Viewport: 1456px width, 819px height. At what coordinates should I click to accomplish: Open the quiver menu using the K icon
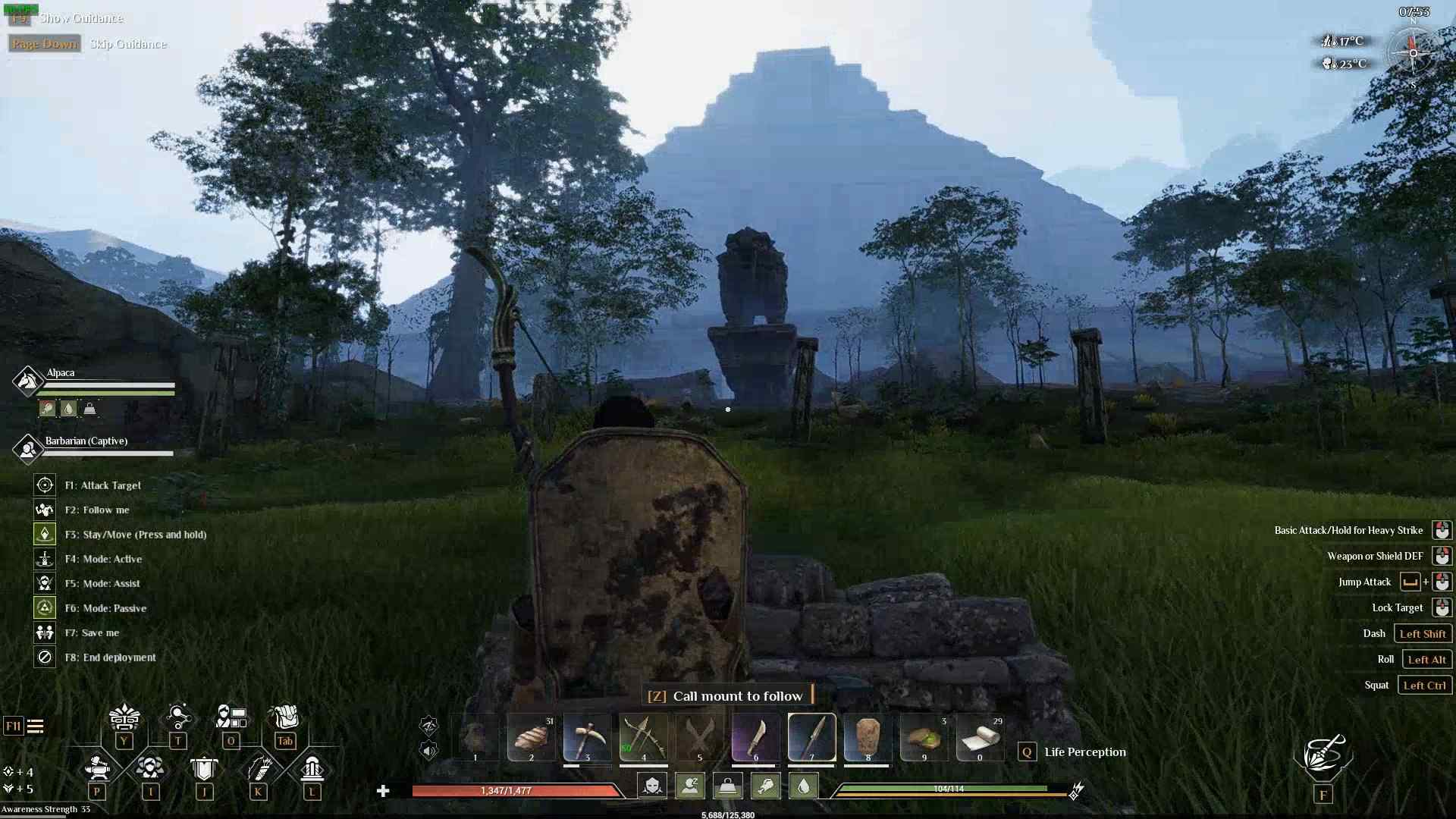[259, 767]
